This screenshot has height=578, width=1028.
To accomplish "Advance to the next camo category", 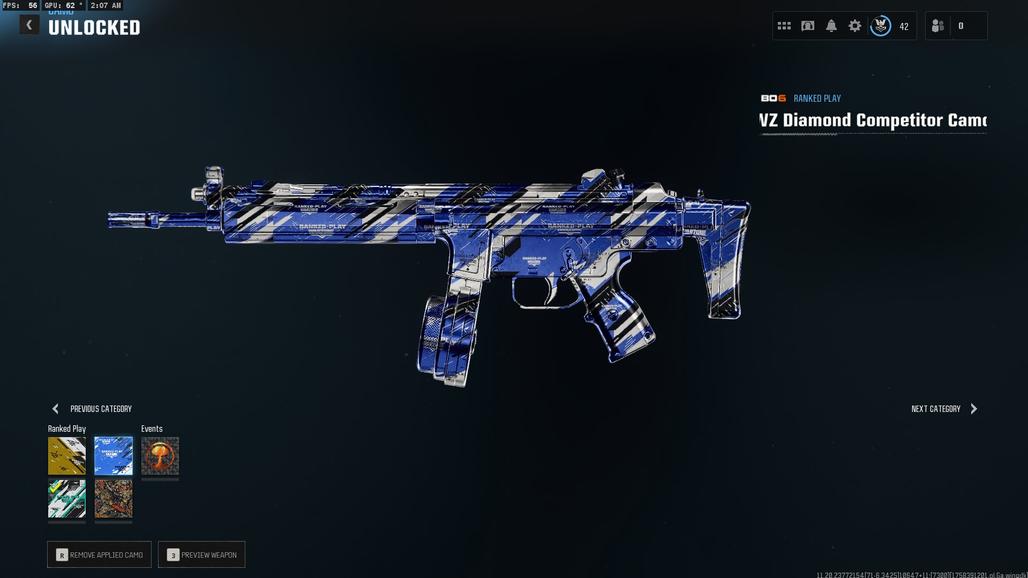I will [x=944, y=409].
